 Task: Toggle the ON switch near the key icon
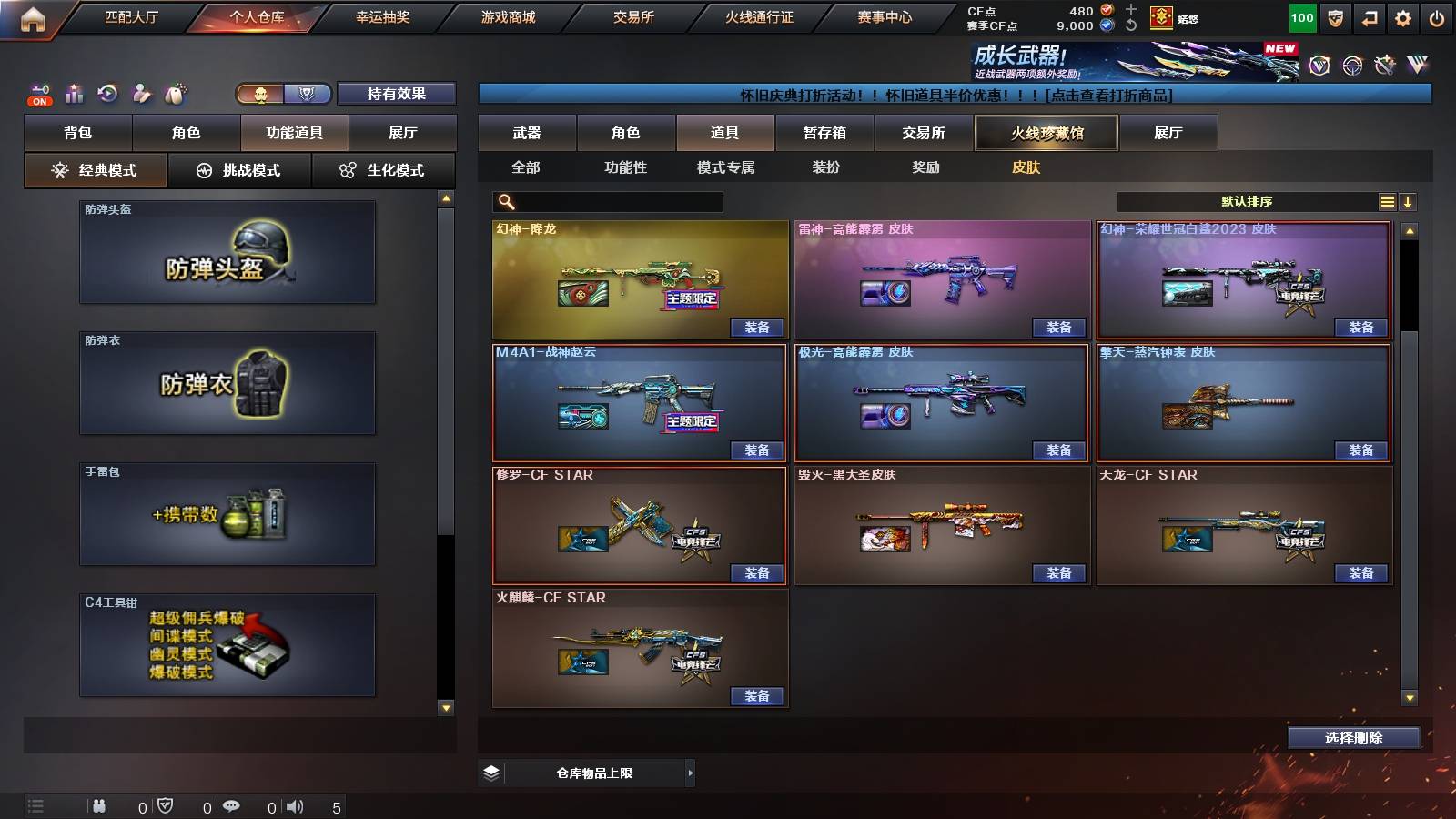click(x=38, y=101)
